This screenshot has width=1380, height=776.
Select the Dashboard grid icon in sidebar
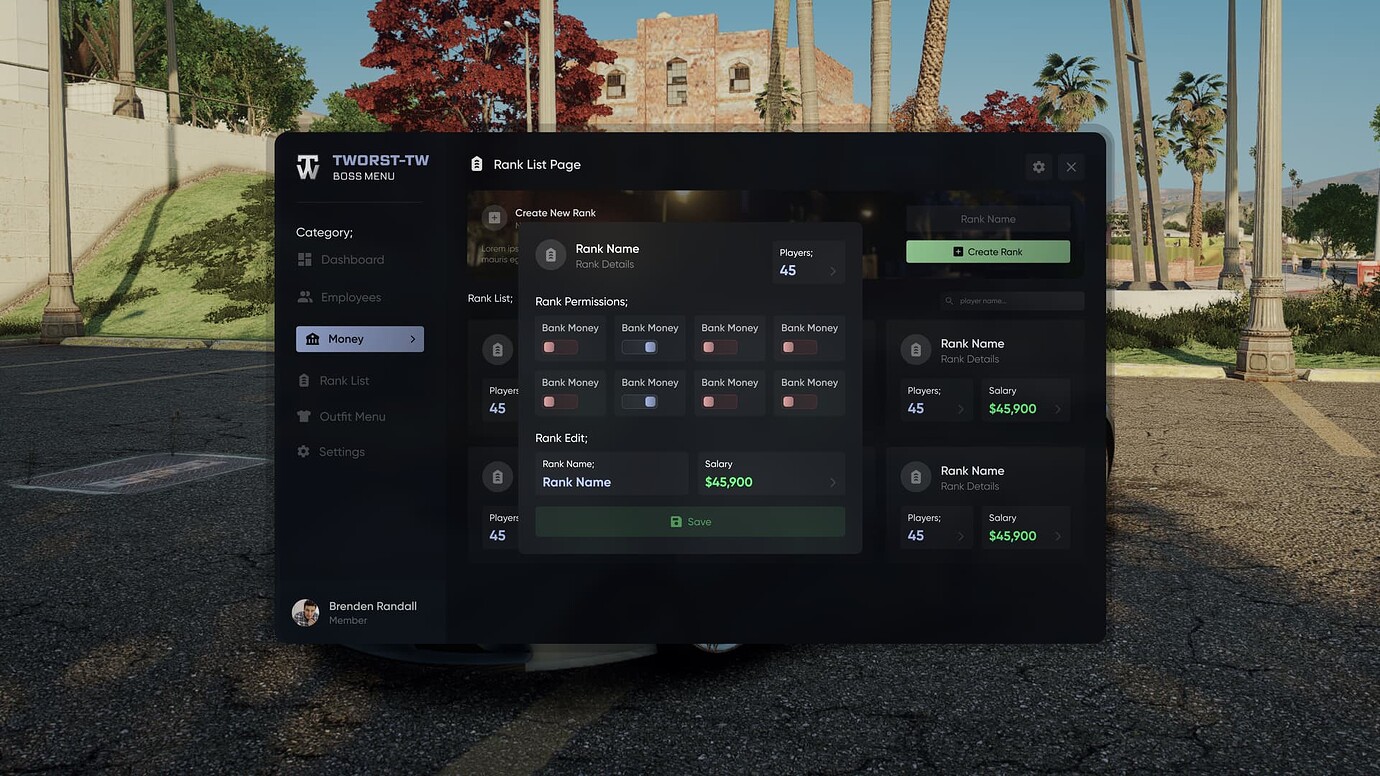point(305,260)
